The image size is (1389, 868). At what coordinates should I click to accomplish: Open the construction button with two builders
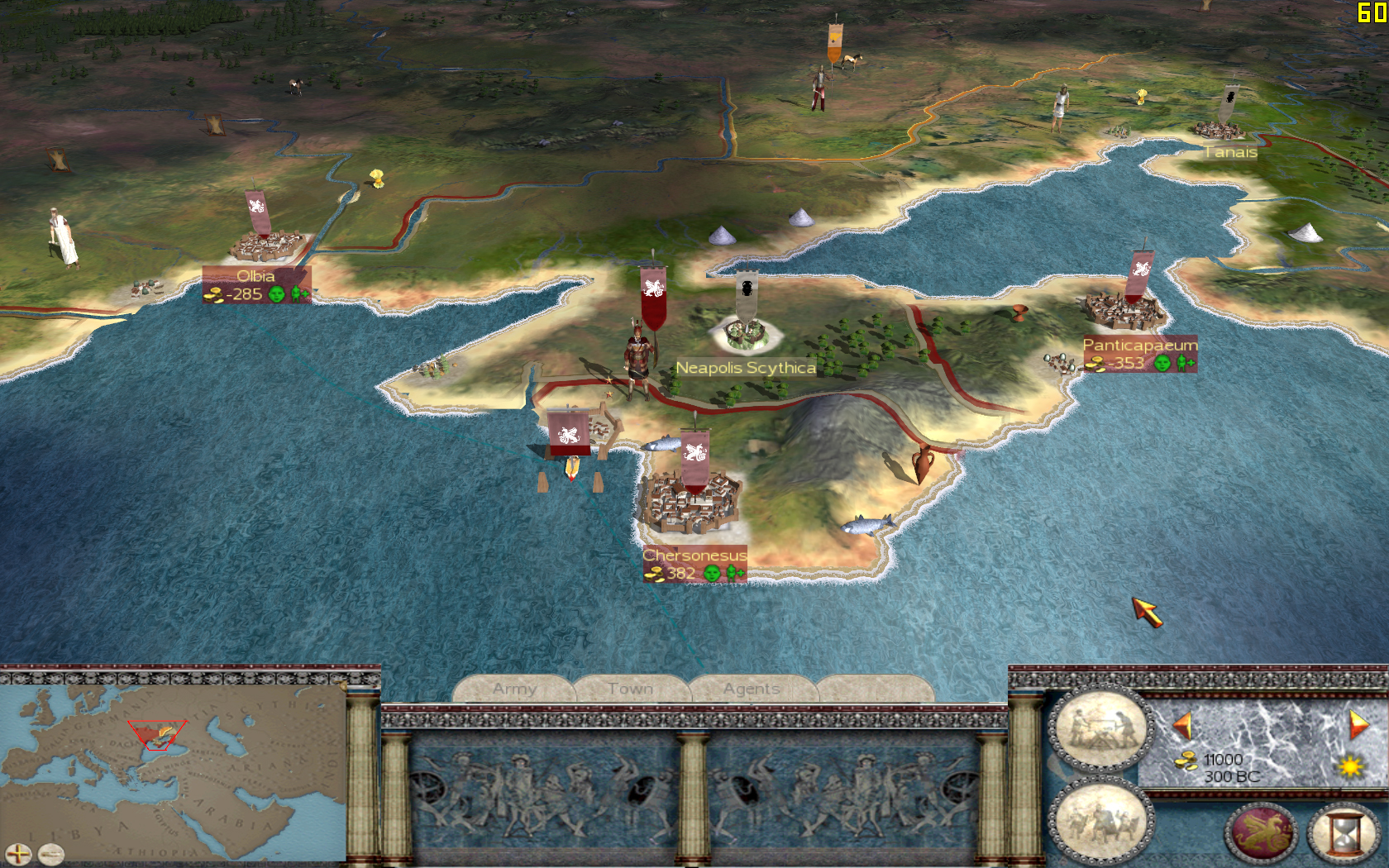coord(1100,729)
